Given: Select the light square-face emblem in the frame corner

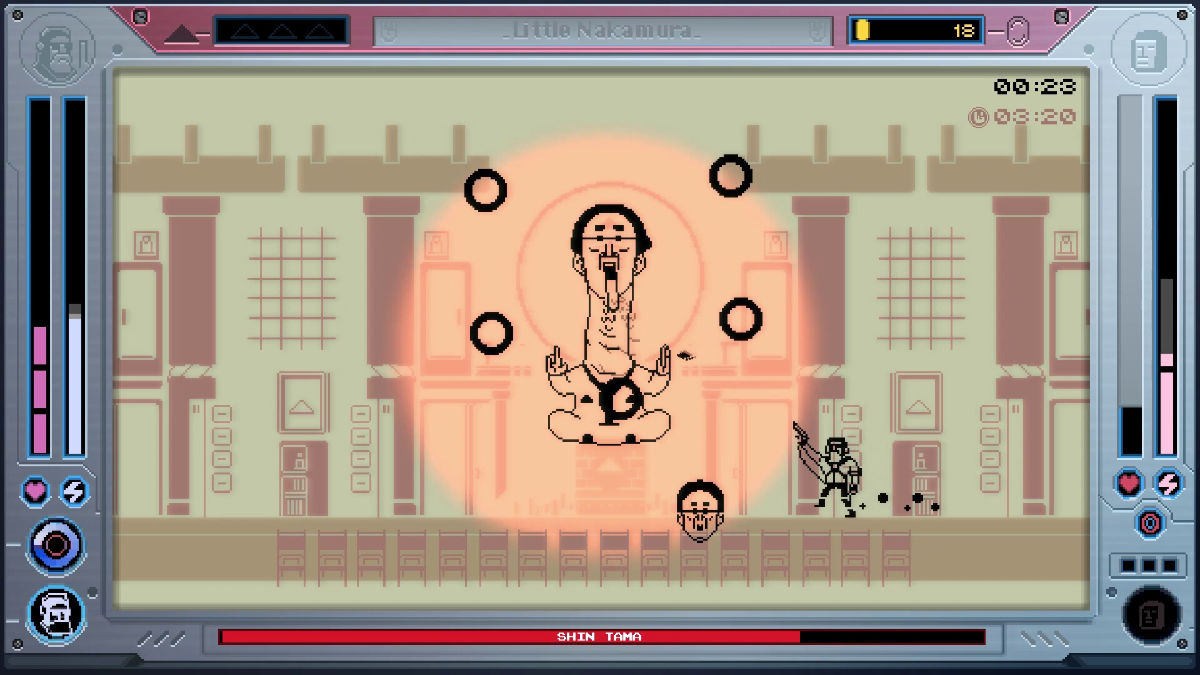Looking at the screenshot, I should coord(1143,52).
